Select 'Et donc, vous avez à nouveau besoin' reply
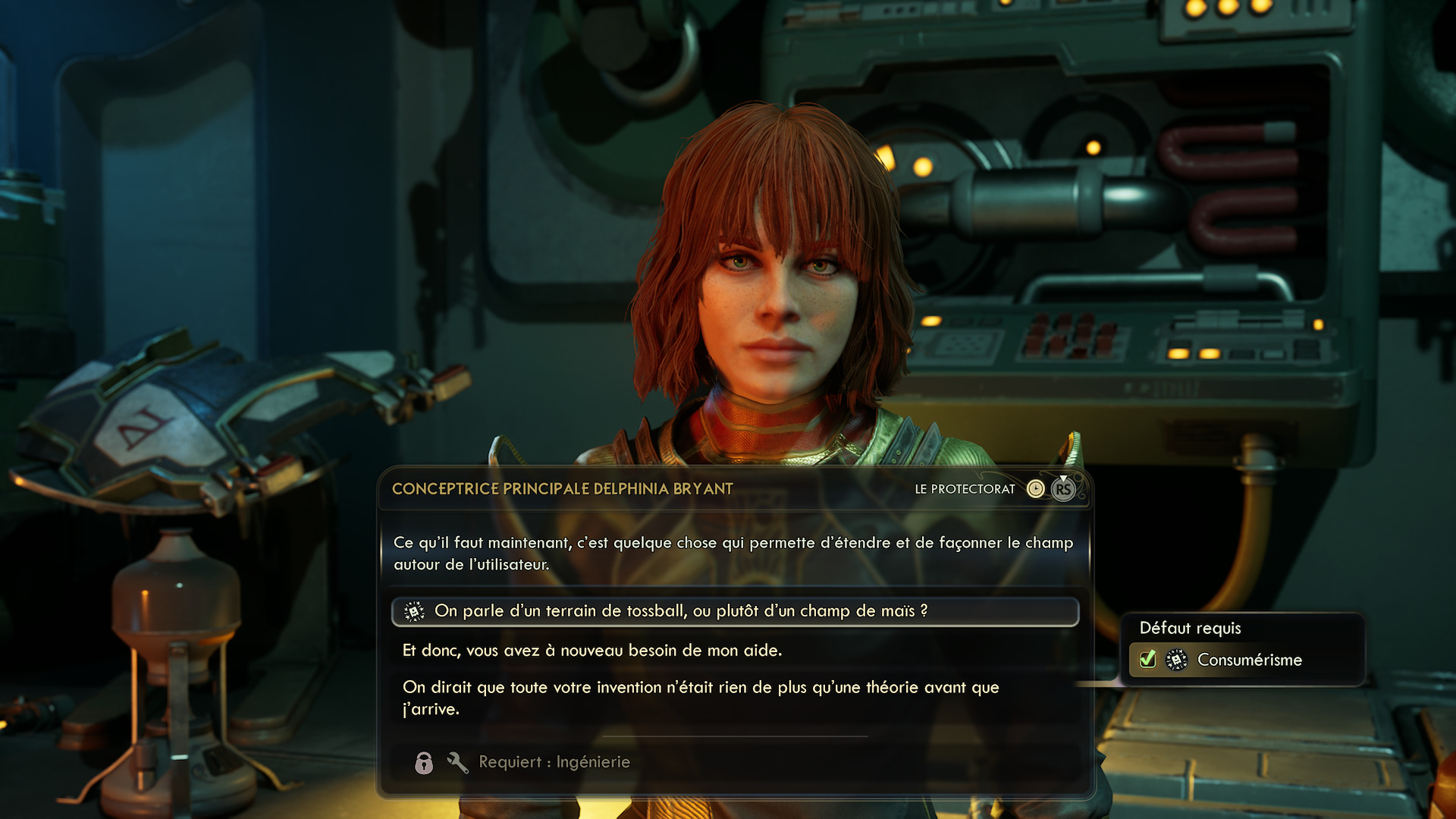 click(592, 651)
